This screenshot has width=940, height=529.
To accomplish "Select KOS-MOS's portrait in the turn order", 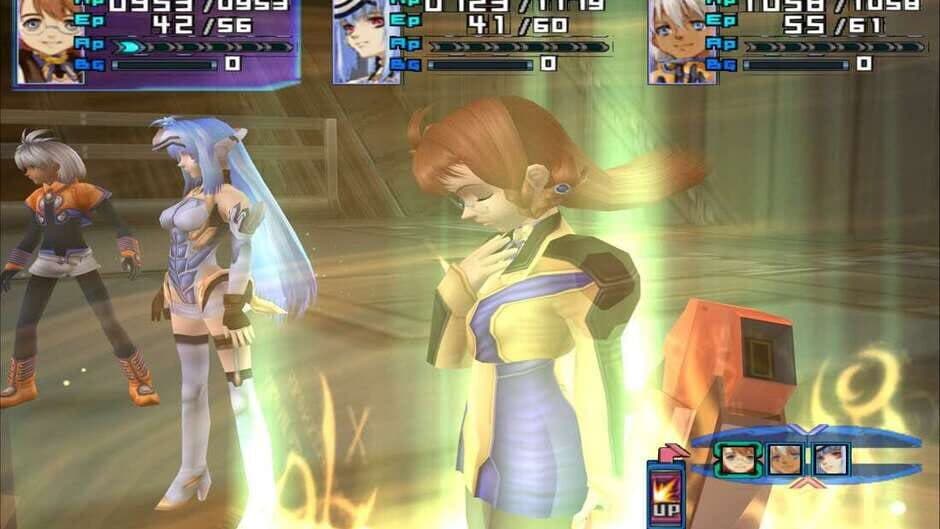I will 830,459.
